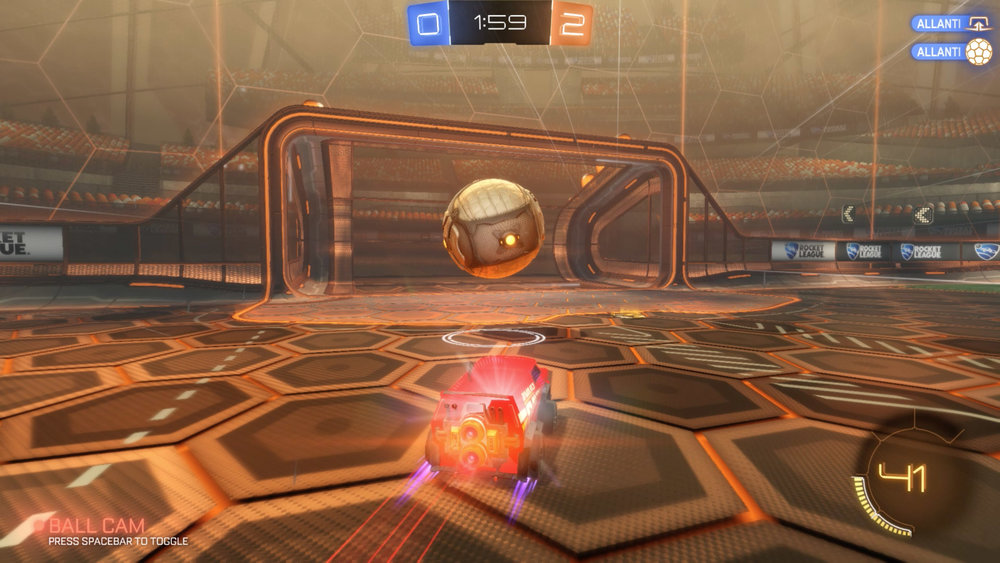The width and height of the screenshot is (1000, 563).
Task: Select ALLANTI's soccer ball feed entry
Action: pos(950,51)
